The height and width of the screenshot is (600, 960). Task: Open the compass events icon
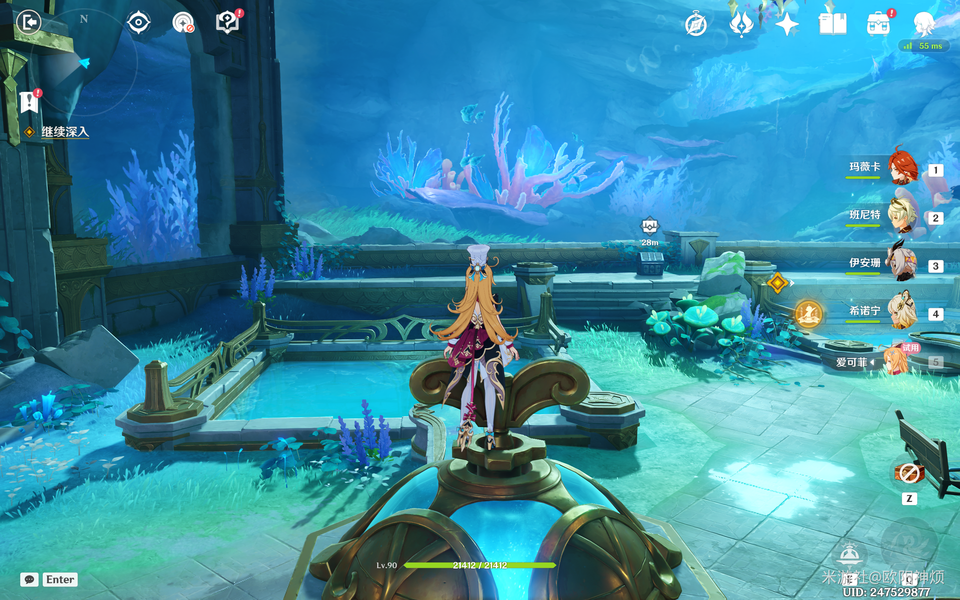click(696, 24)
